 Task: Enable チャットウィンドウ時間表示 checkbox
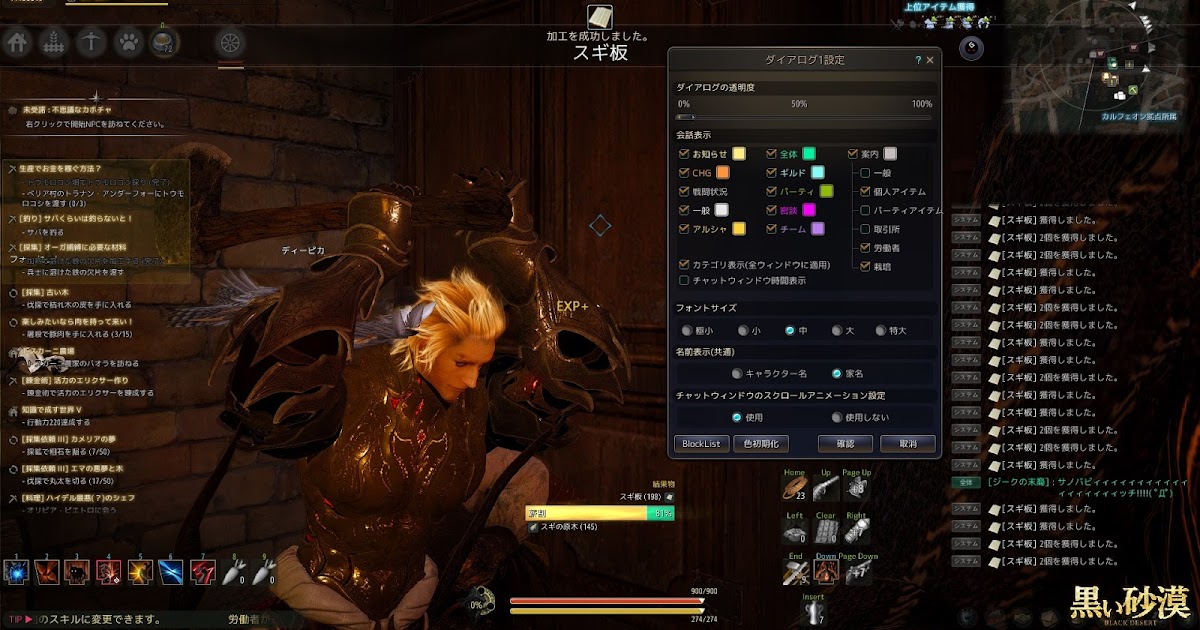[684, 281]
